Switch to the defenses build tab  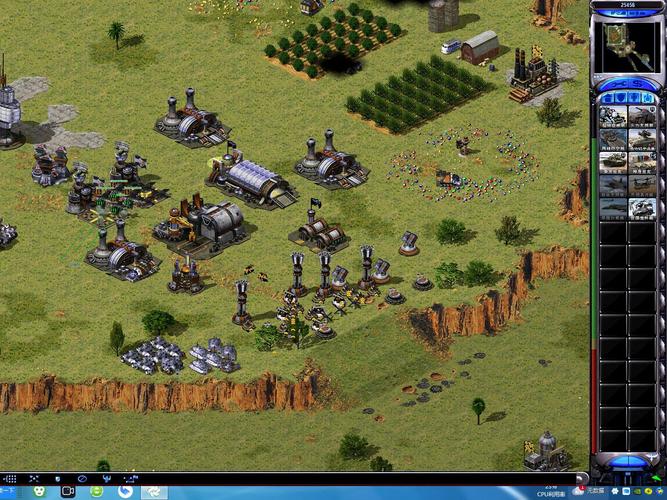620,98
